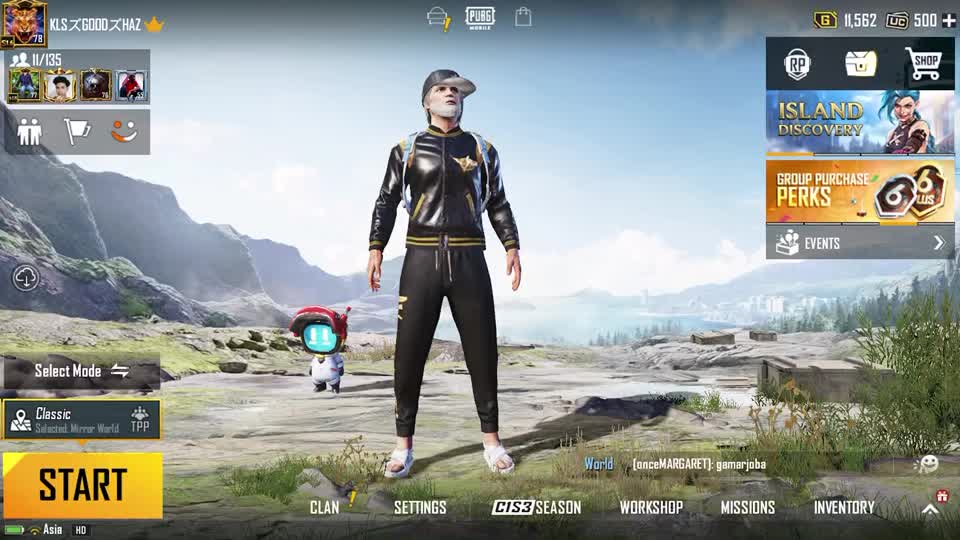
Task: Click the download cloud icon
Action: (x=26, y=278)
